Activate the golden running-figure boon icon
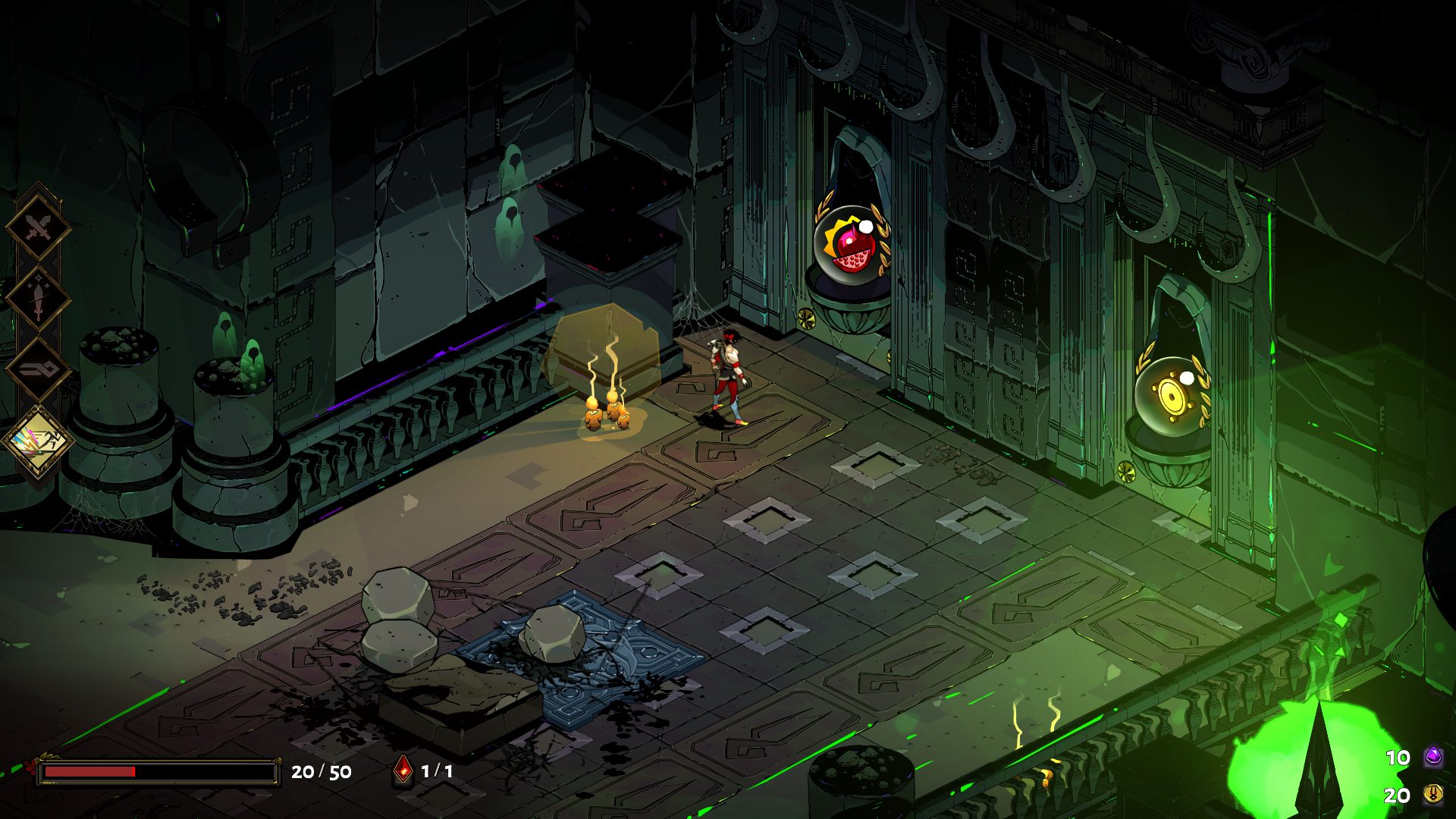 (x=38, y=441)
